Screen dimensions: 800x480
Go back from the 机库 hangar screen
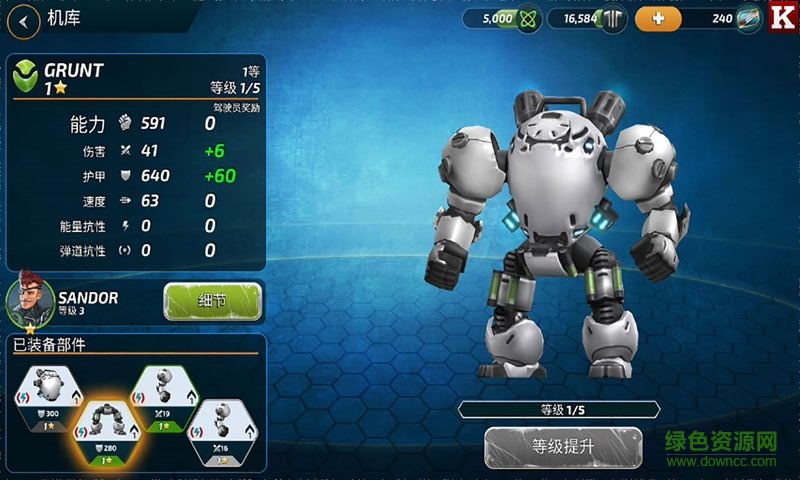23,18
